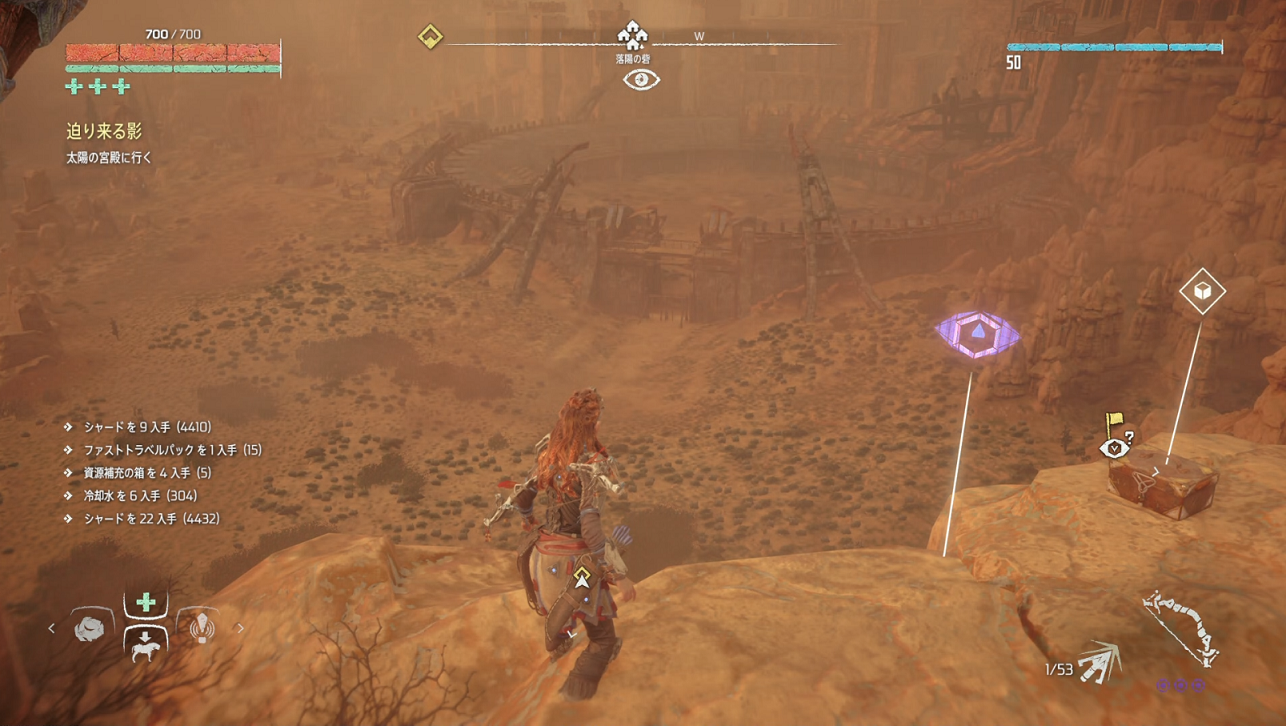Select the settlement icon on the compass
The image size is (1286, 726).
coord(632,36)
